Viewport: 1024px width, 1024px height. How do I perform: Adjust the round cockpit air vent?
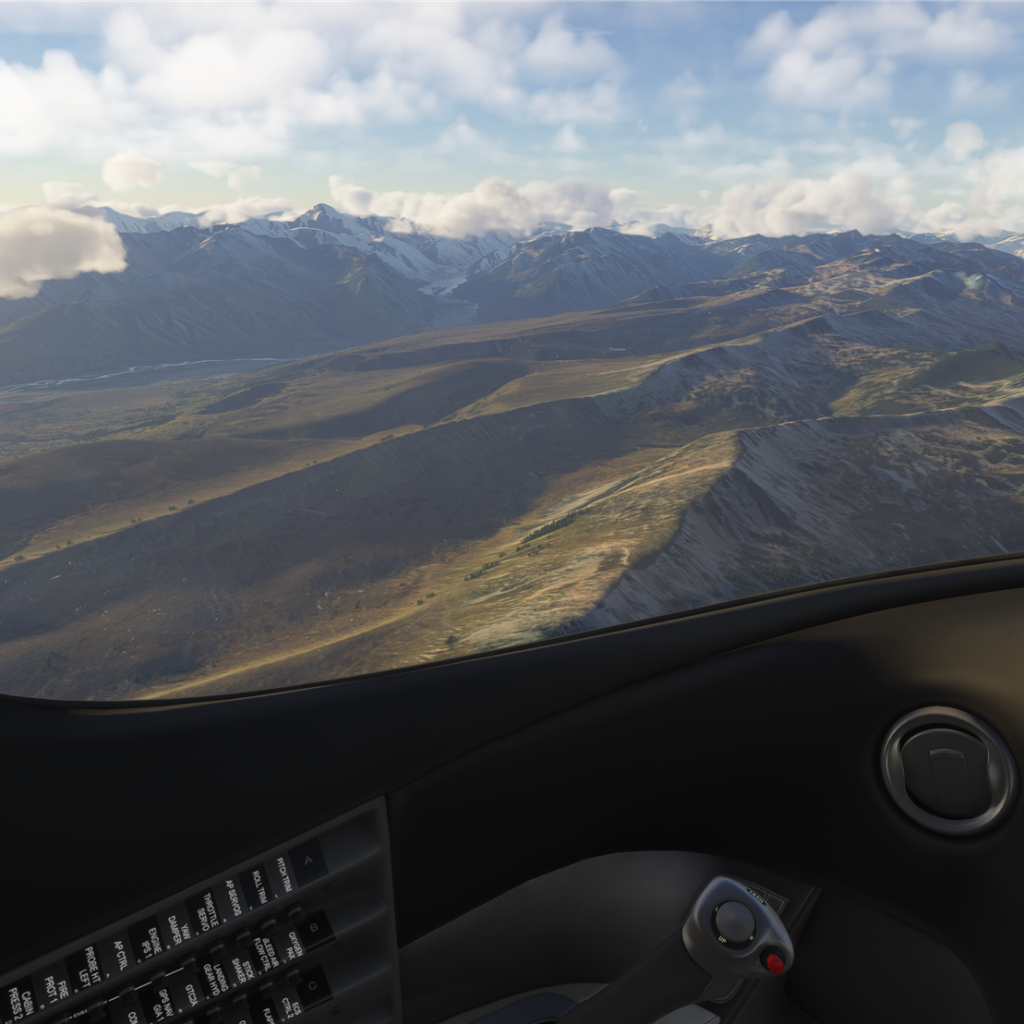(947, 770)
